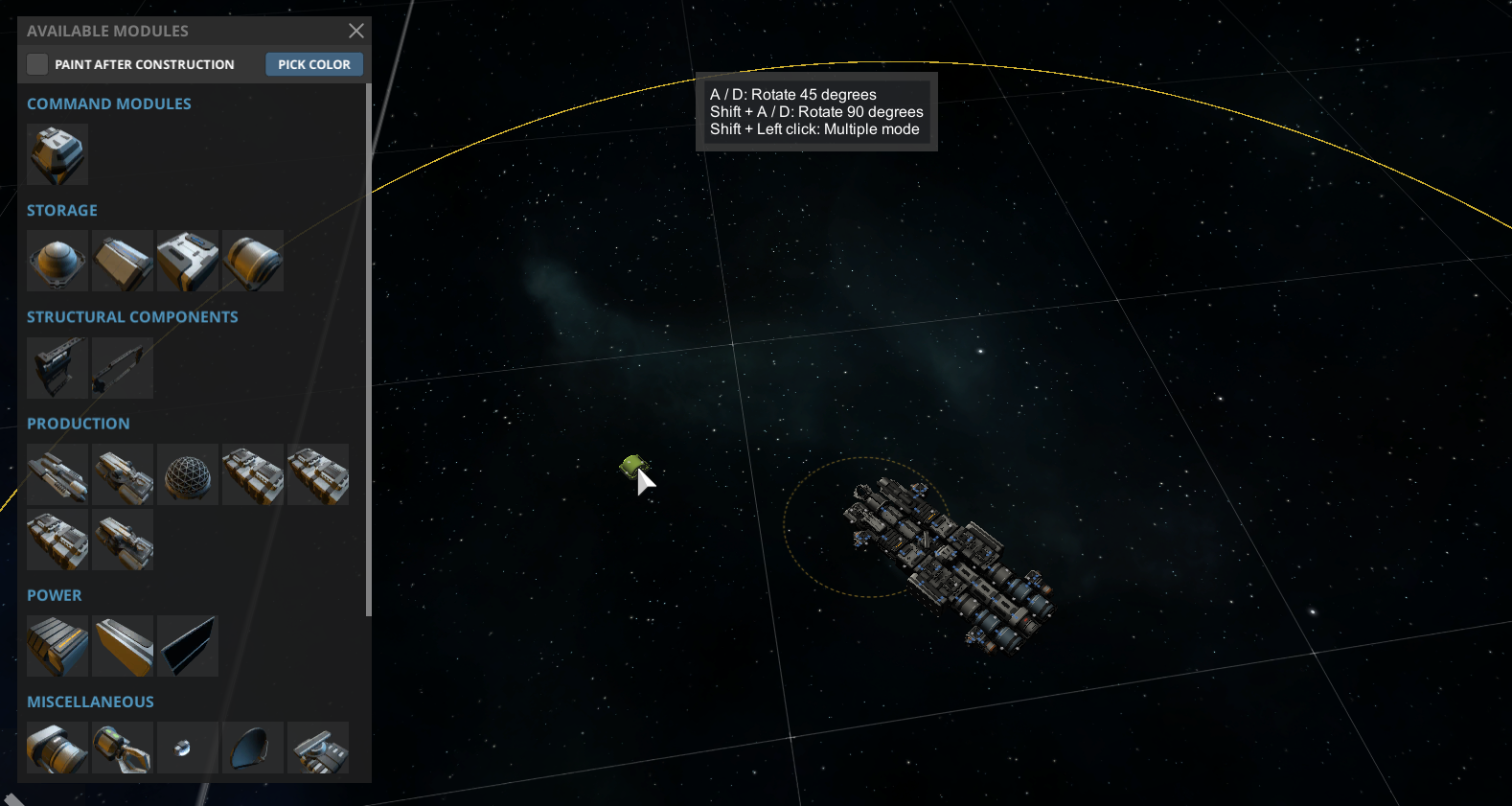Select the command module icon
Image resolution: width=1512 pixels, height=806 pixels.
pyautogui.click(x=57, y=154)
